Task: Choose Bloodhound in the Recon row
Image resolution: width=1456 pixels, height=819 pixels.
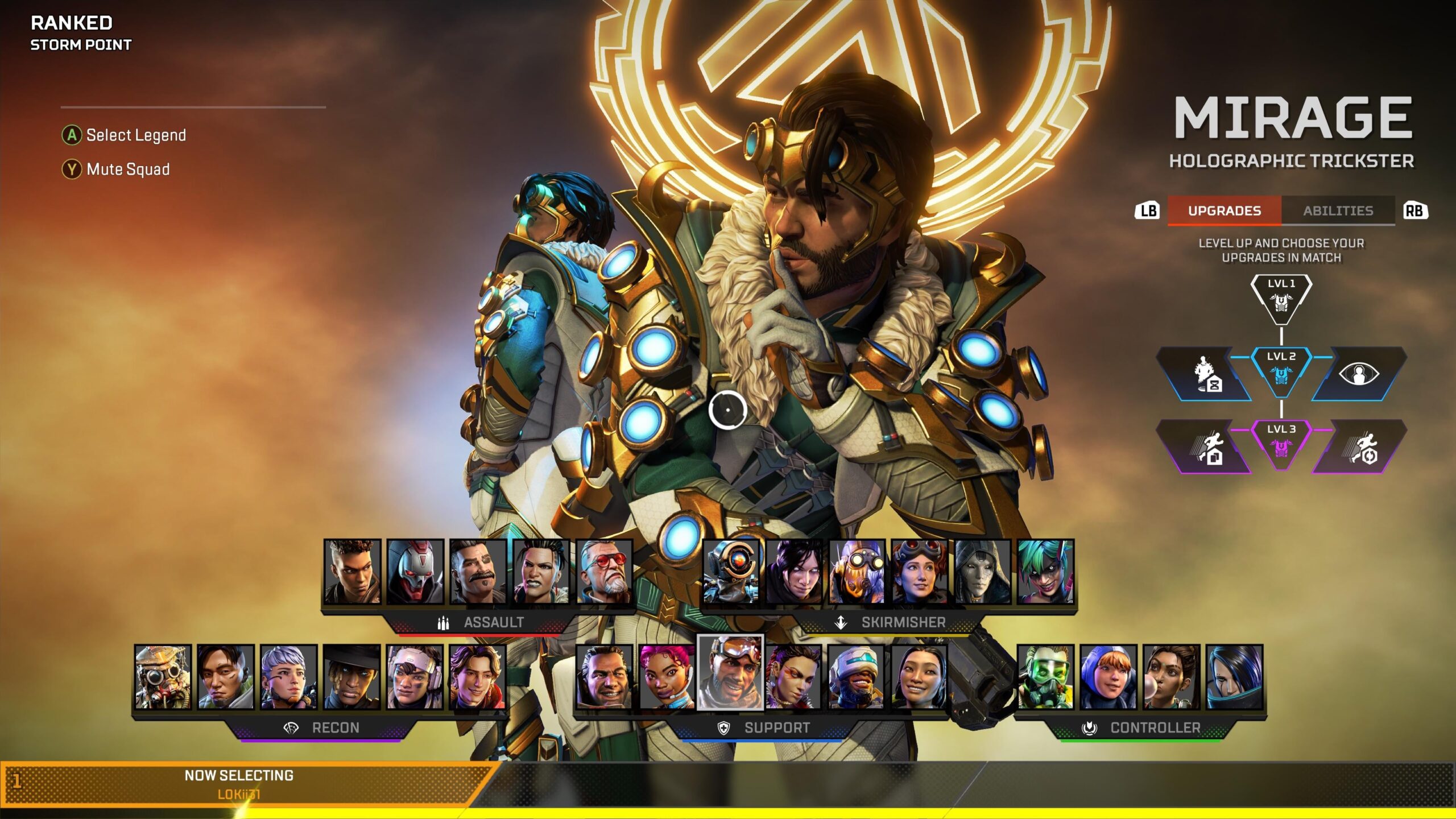Action: click(x=163, y=677)
